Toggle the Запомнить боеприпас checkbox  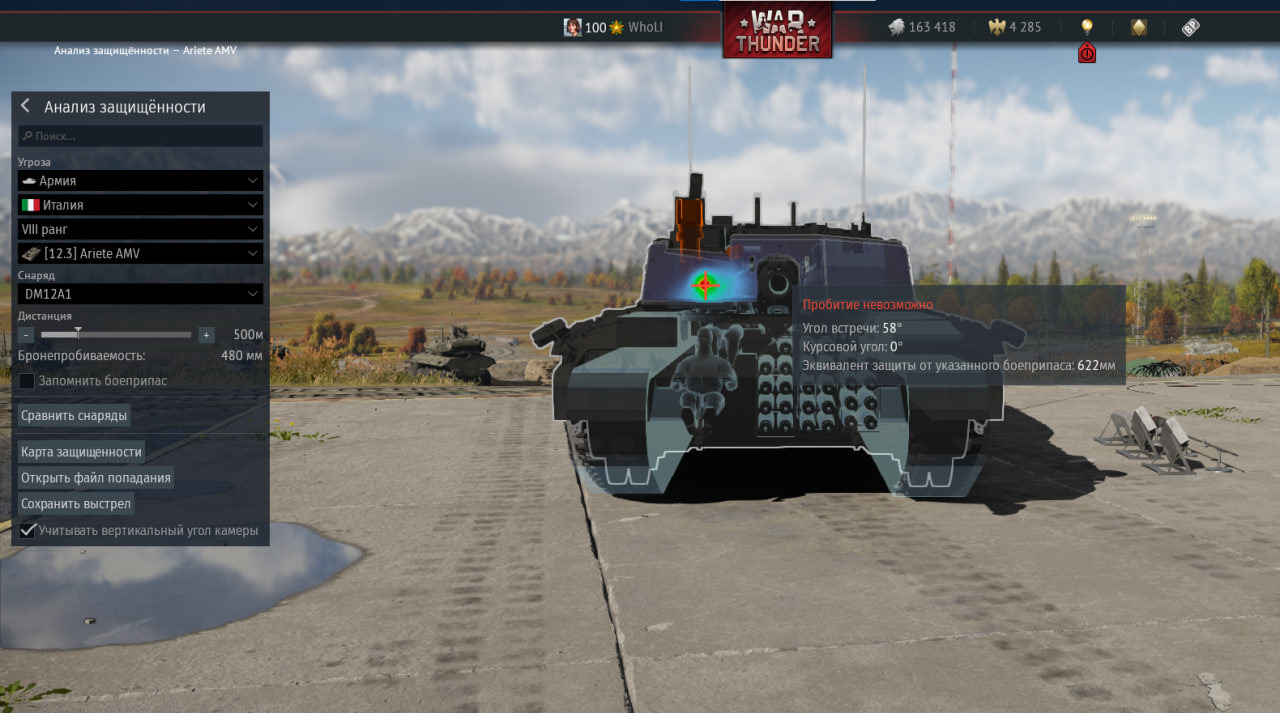[x=27, y=381]
